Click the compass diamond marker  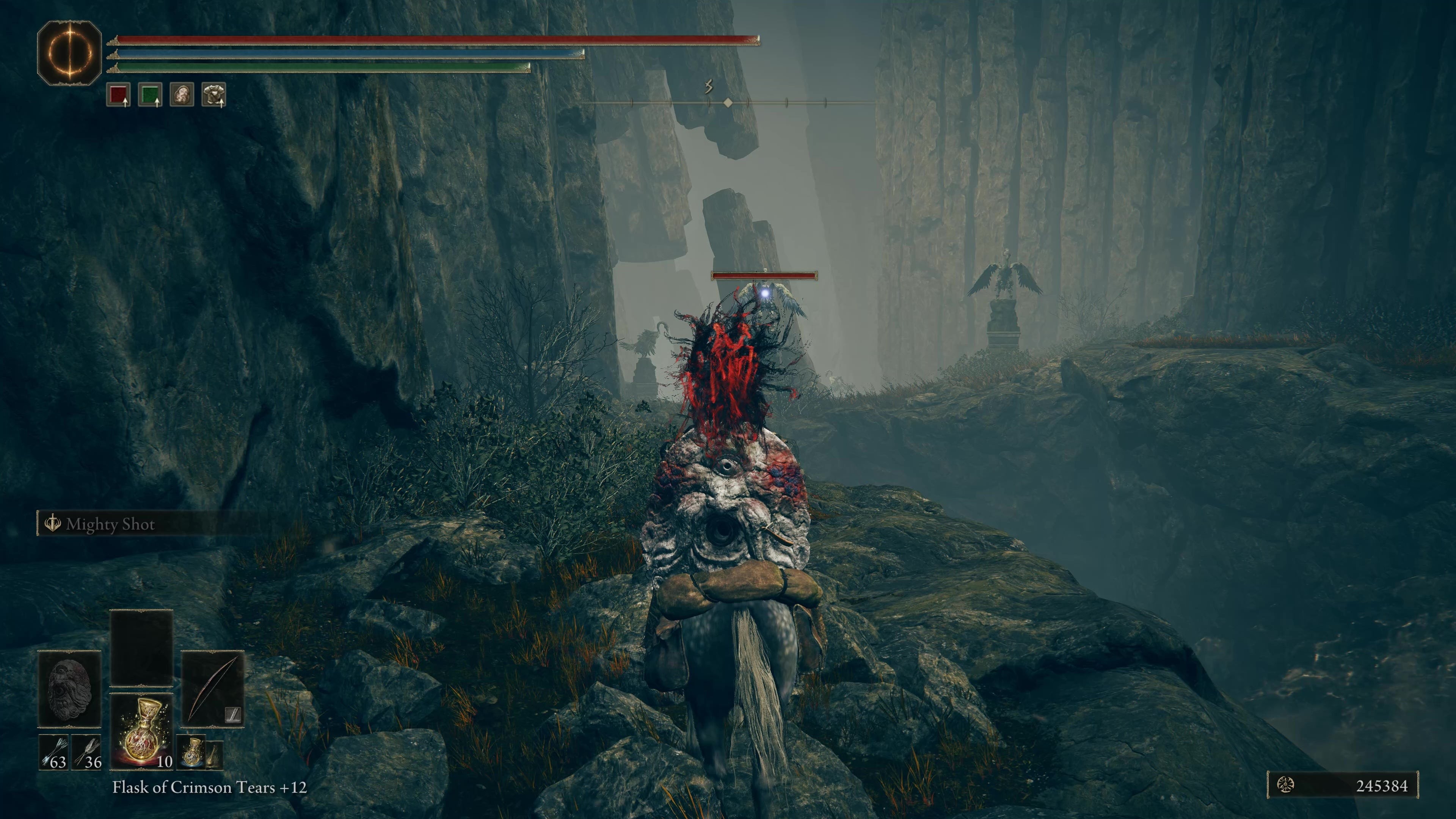[728, 102]
